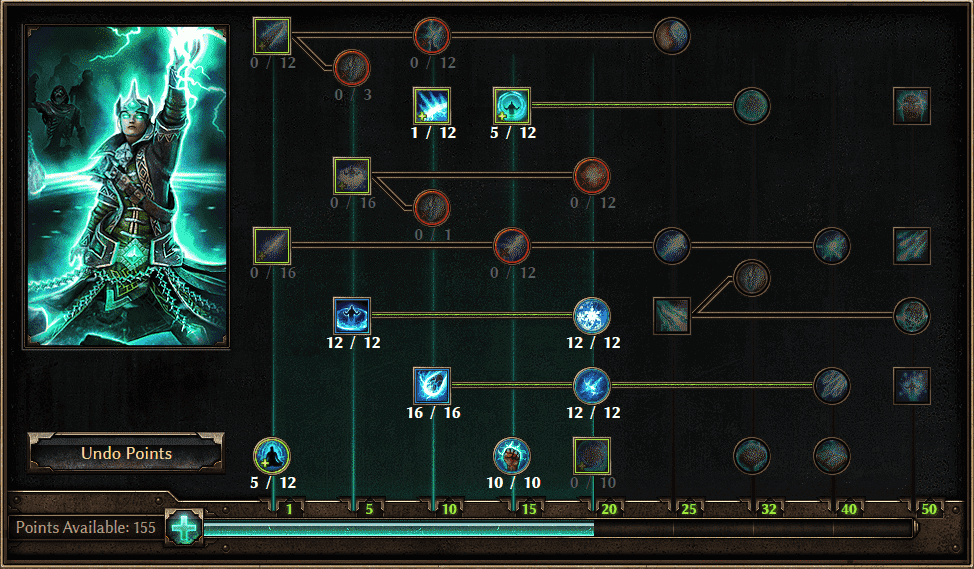Choose the teal orb skill at 5 / 12
The height and width of the screenshot is (569, 974).
(511, 106)
